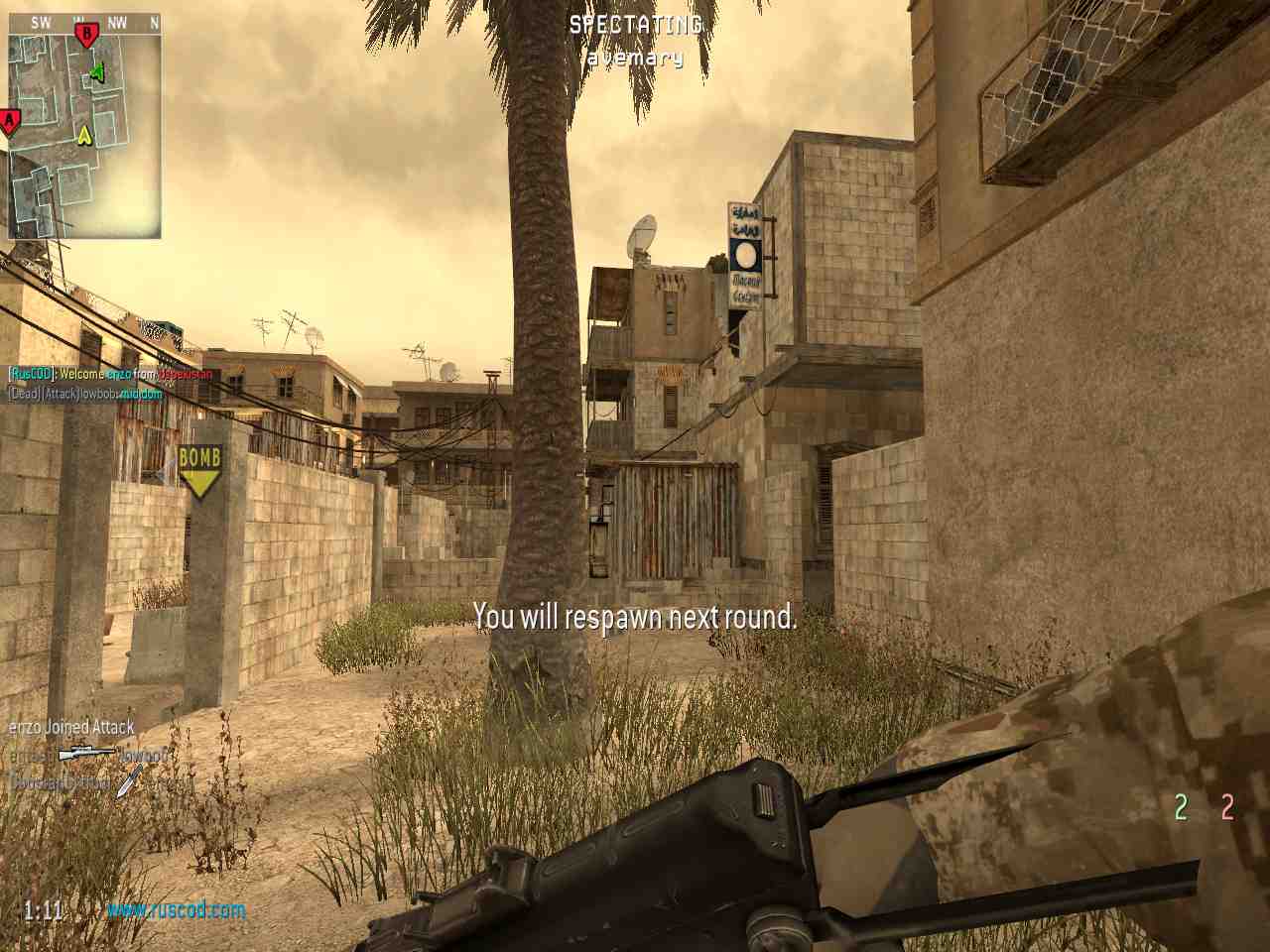Viewport: 1270px width, 952px height.
Task: Open the www.ruscod.com server link
Action: [176, 909]
